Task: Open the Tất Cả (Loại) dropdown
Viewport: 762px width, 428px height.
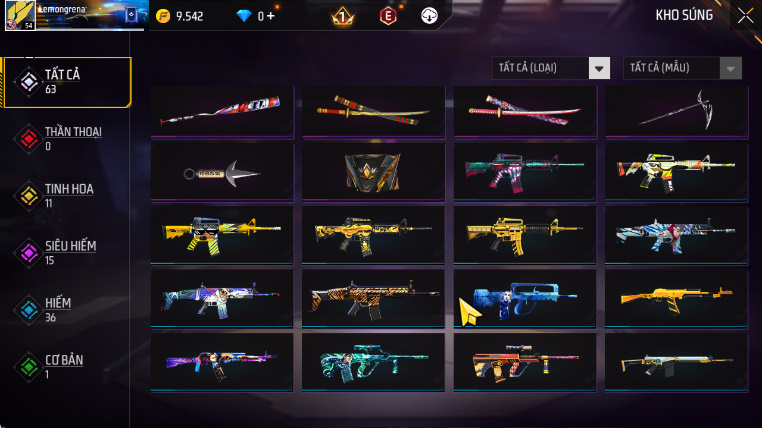Action: pos(552,68)
